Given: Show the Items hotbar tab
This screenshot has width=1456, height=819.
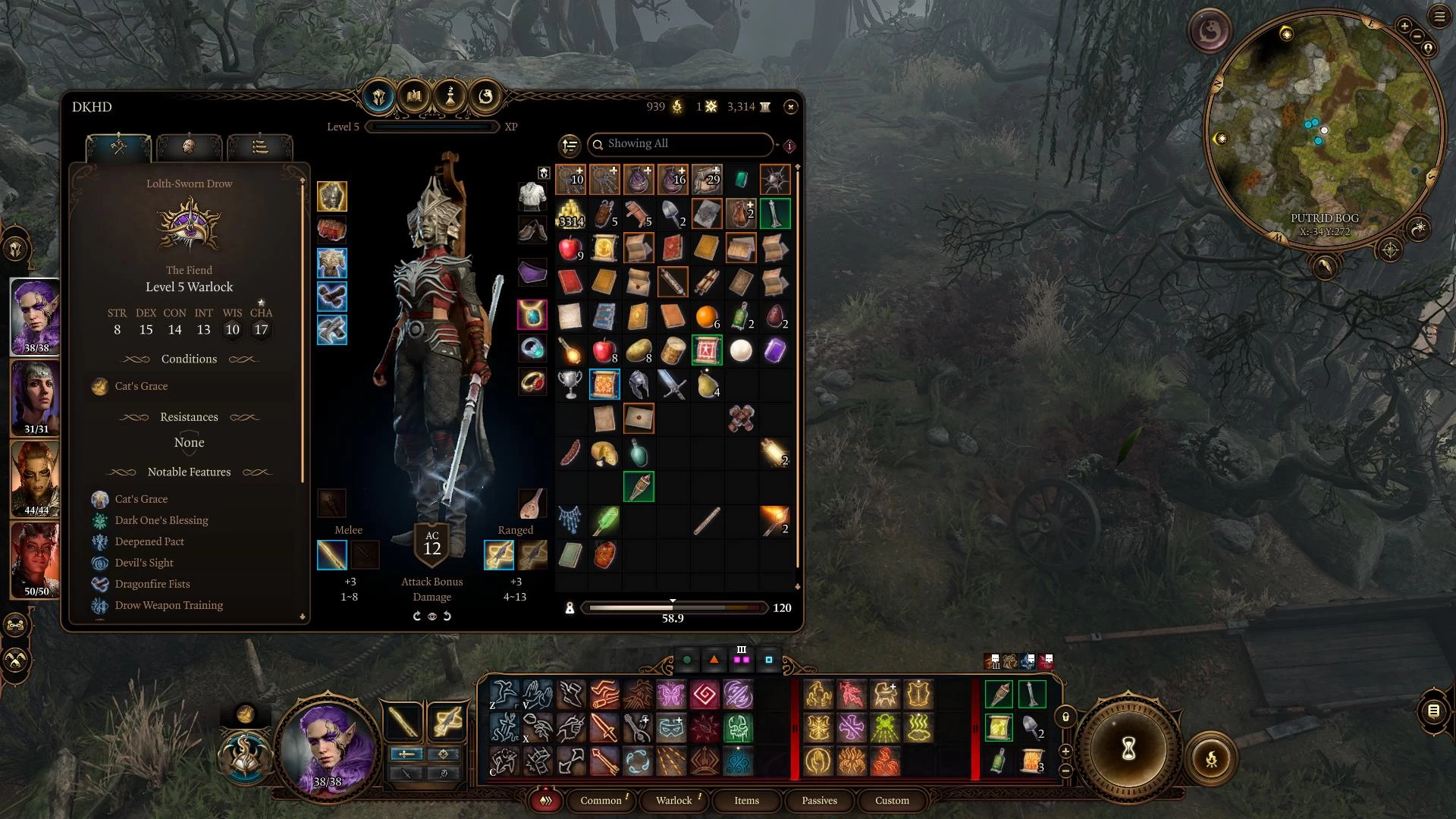Looking at the screenshot, I should tap(746, 800).
